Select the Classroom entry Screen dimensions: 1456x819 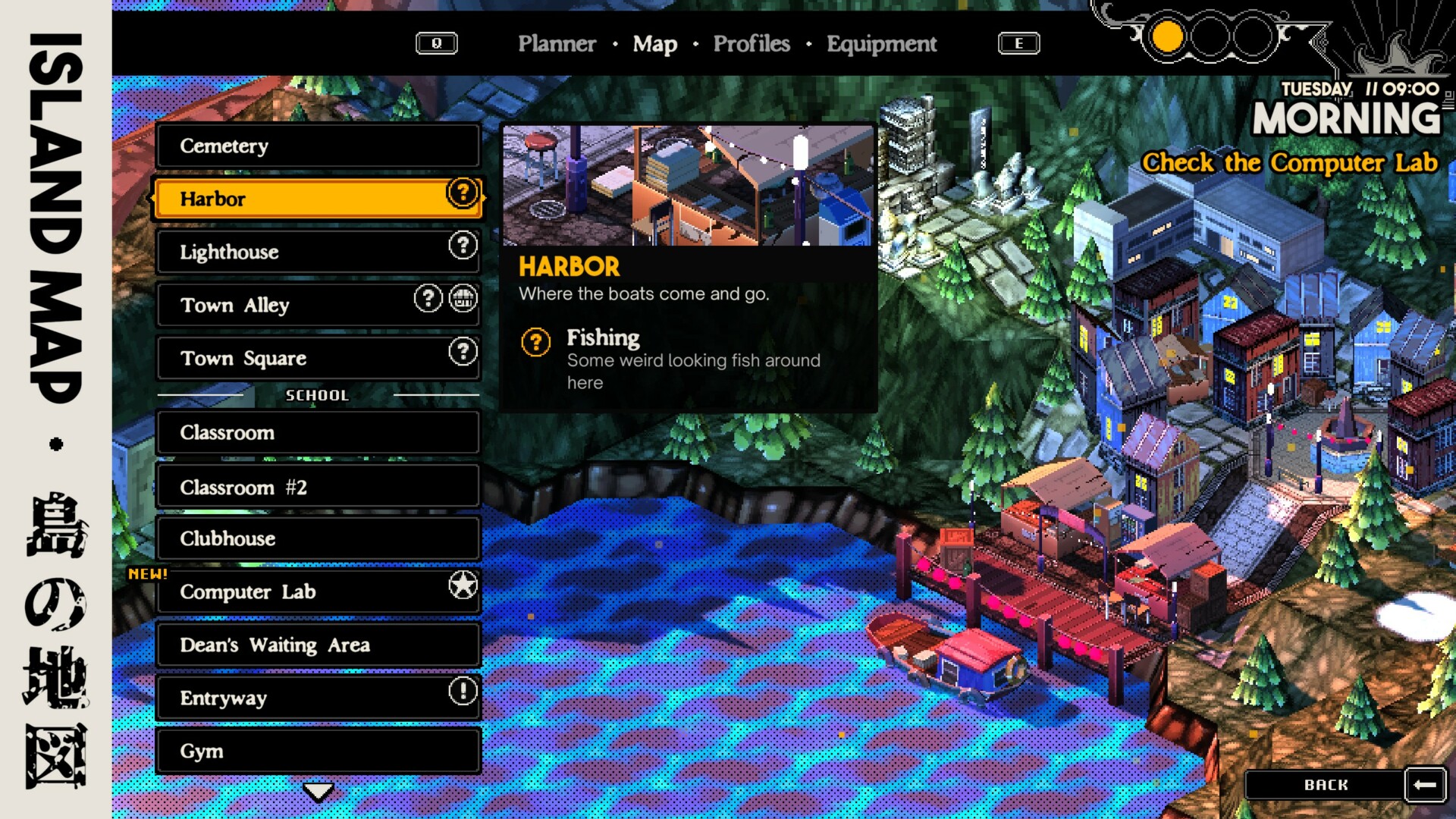318,433
